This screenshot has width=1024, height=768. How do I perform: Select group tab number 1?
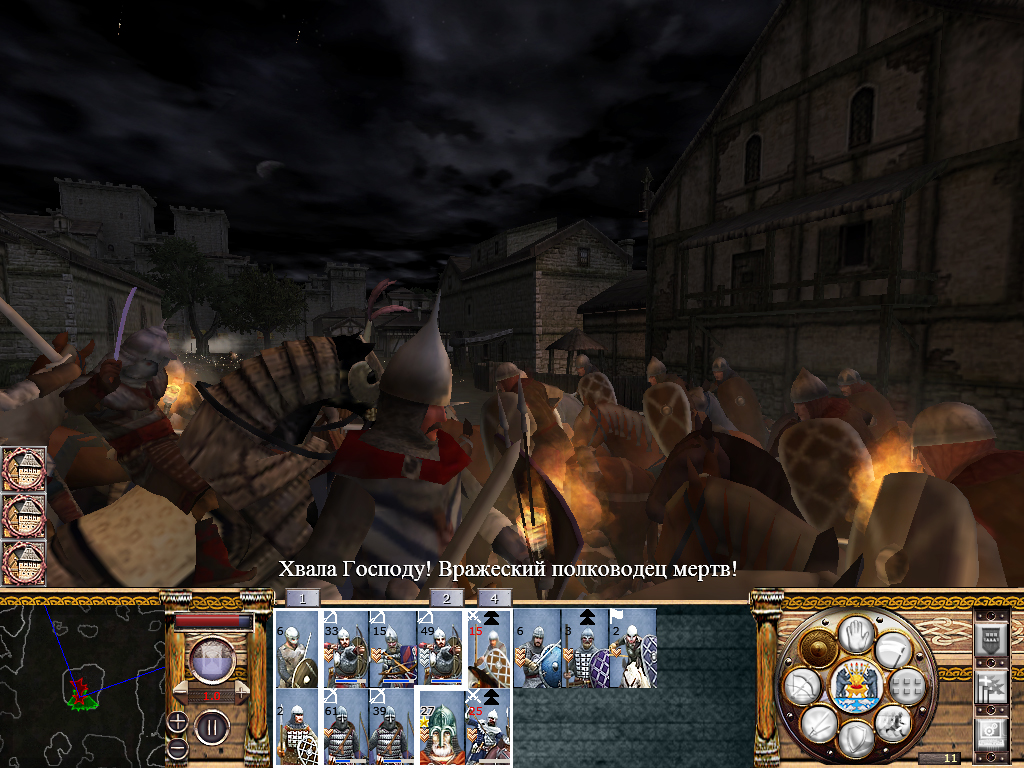[303, 598]
